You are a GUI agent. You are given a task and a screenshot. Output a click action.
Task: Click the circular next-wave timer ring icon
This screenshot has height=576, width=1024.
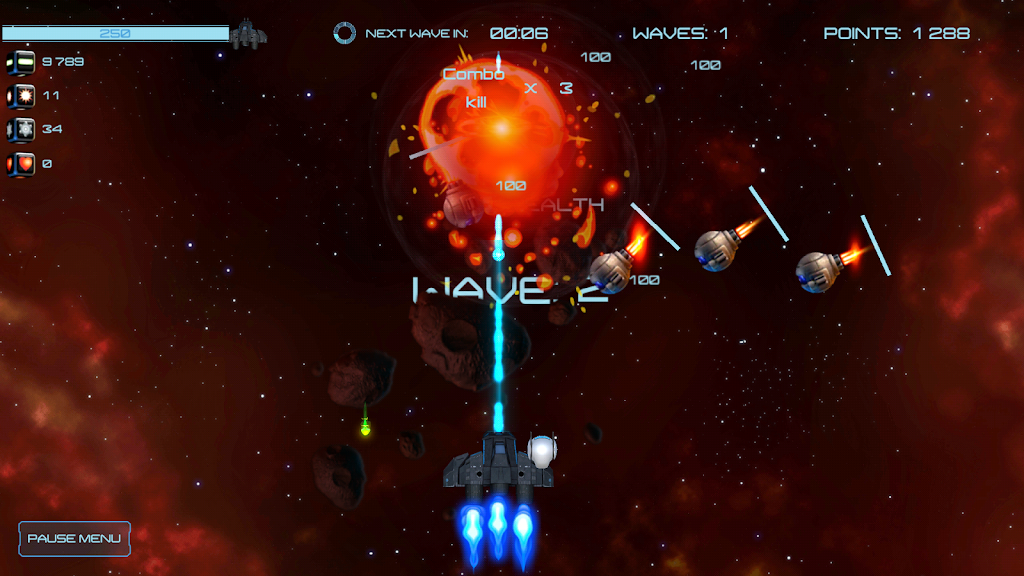point(344,33)
